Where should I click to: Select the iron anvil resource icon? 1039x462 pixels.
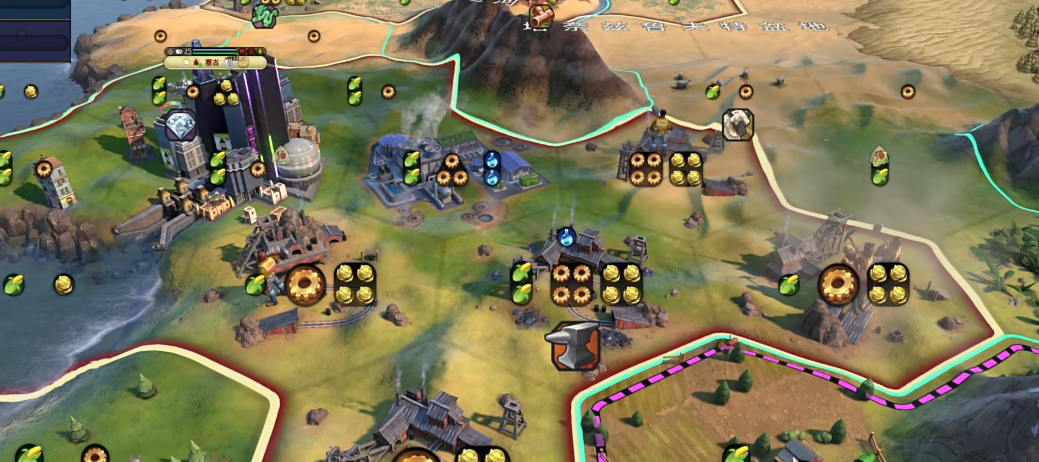coord(574,346)
